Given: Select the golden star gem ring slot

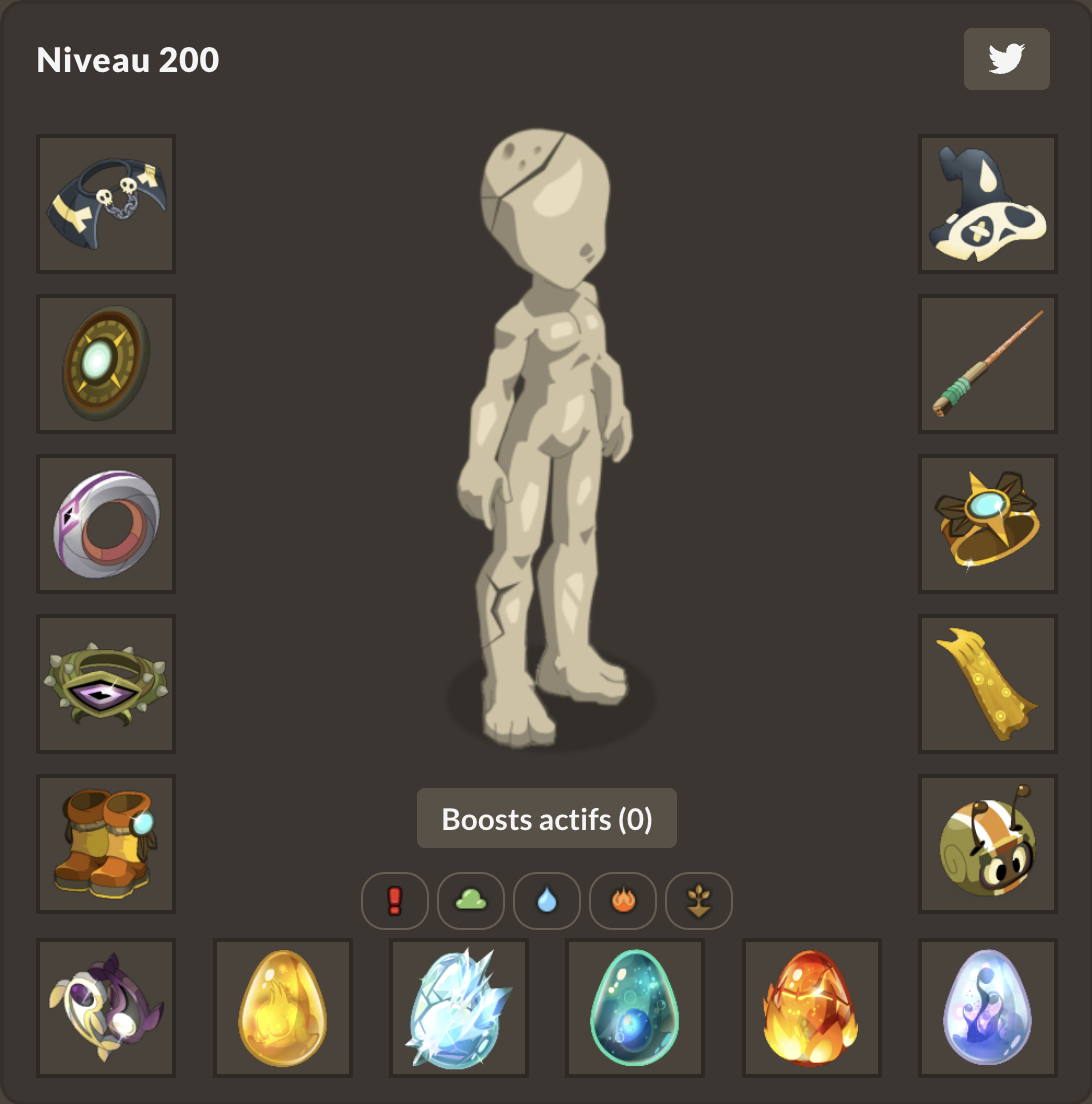Looking at the screenshot, I should tap(988, 524).
